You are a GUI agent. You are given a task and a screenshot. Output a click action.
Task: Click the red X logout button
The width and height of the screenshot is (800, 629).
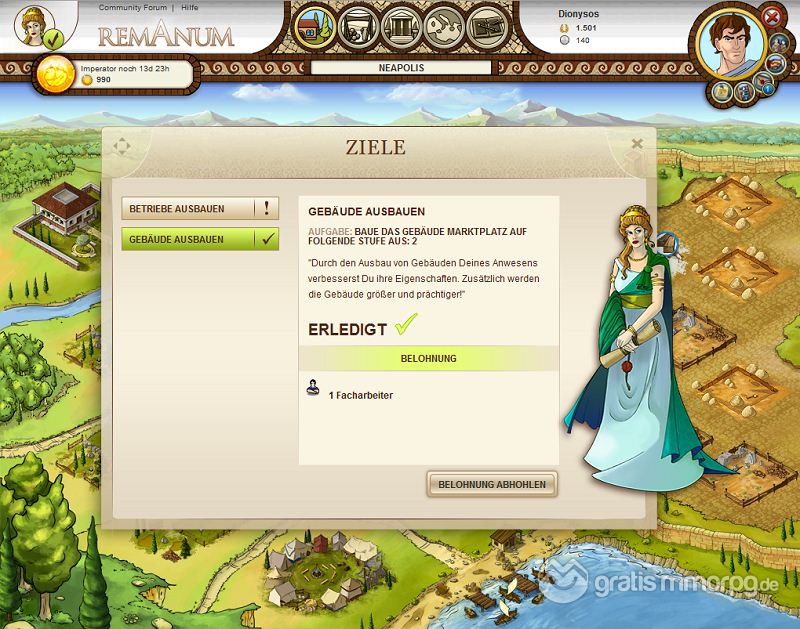tap(771, 17)
